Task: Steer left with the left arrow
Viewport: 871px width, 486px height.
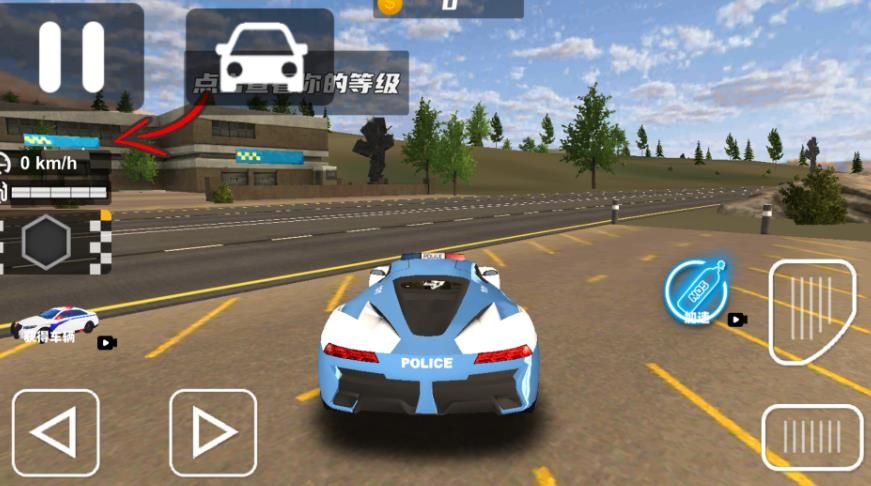Action: (x=55, y=432)
